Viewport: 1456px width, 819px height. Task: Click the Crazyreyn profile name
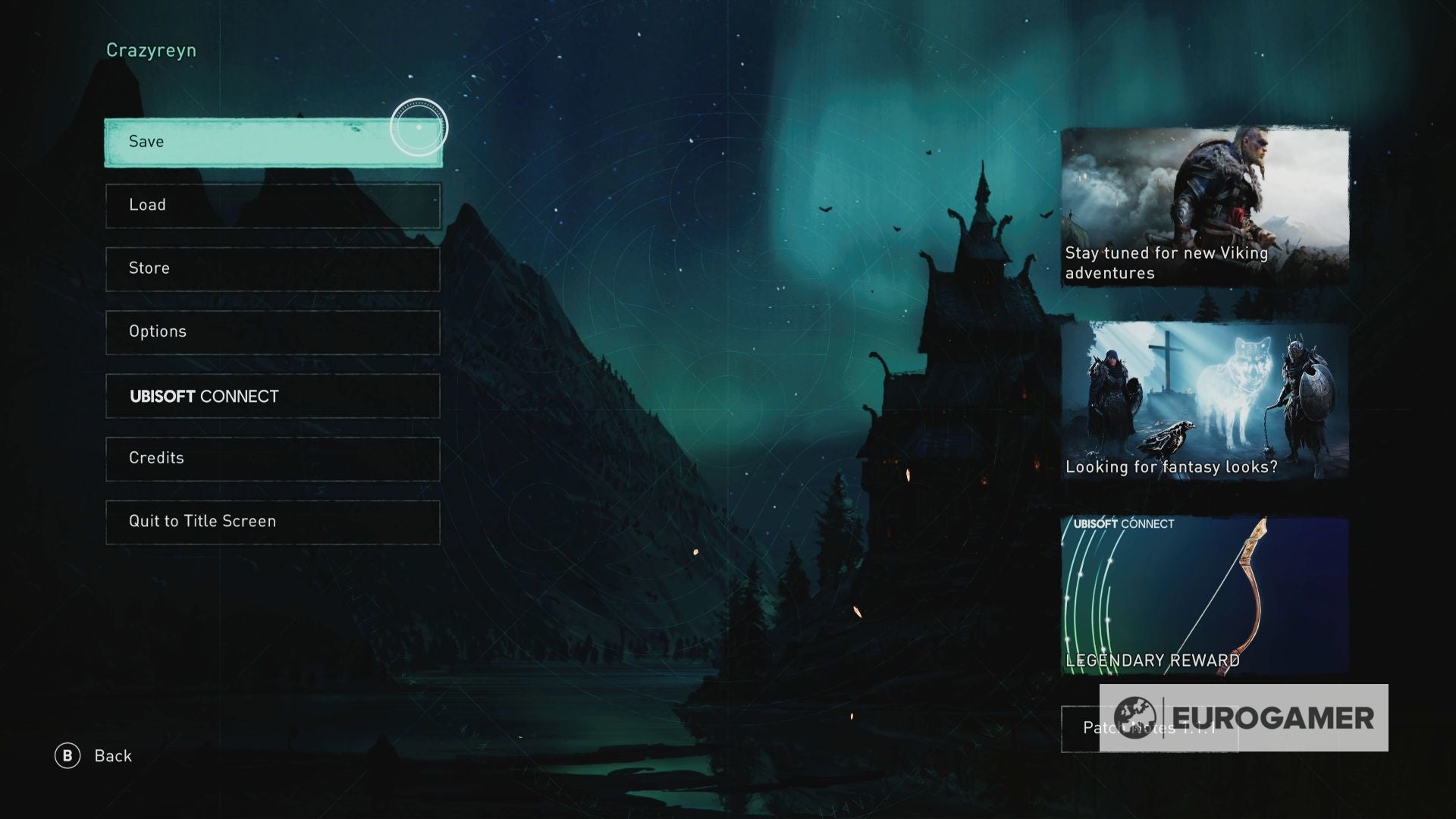click(150, 49)
